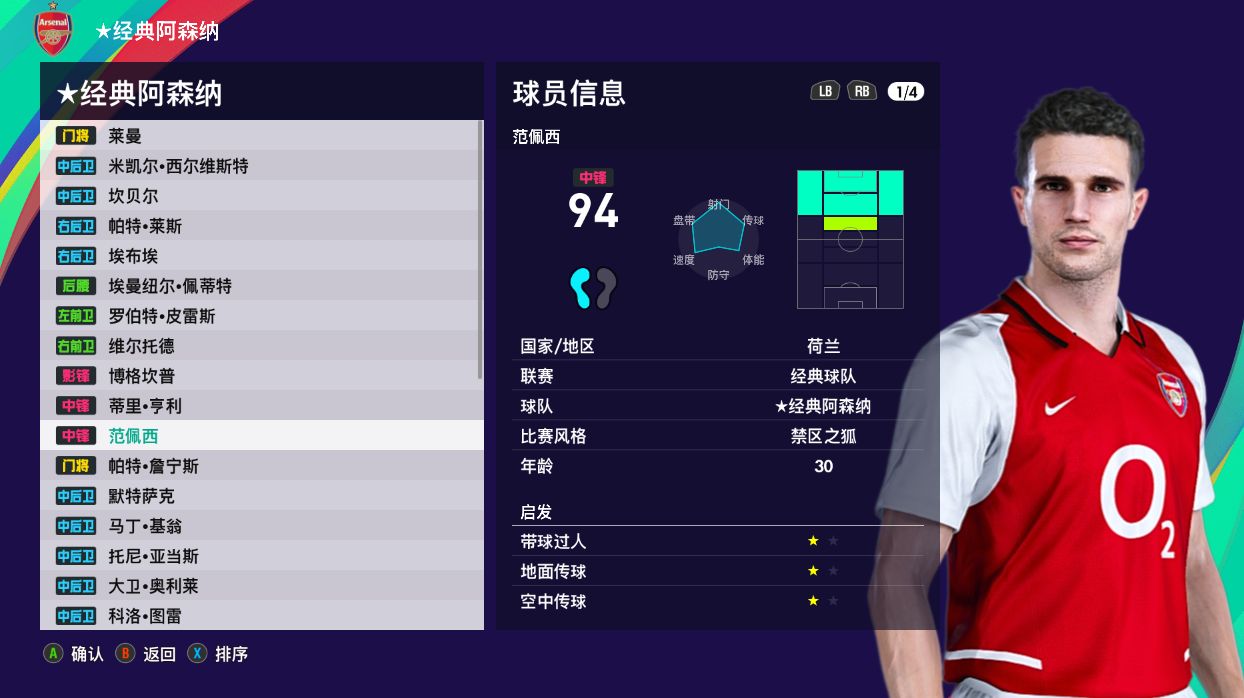Select 罗伯特•皮雷斯 row
Viewport: 1244px width, 698px height.
(260, 316)
